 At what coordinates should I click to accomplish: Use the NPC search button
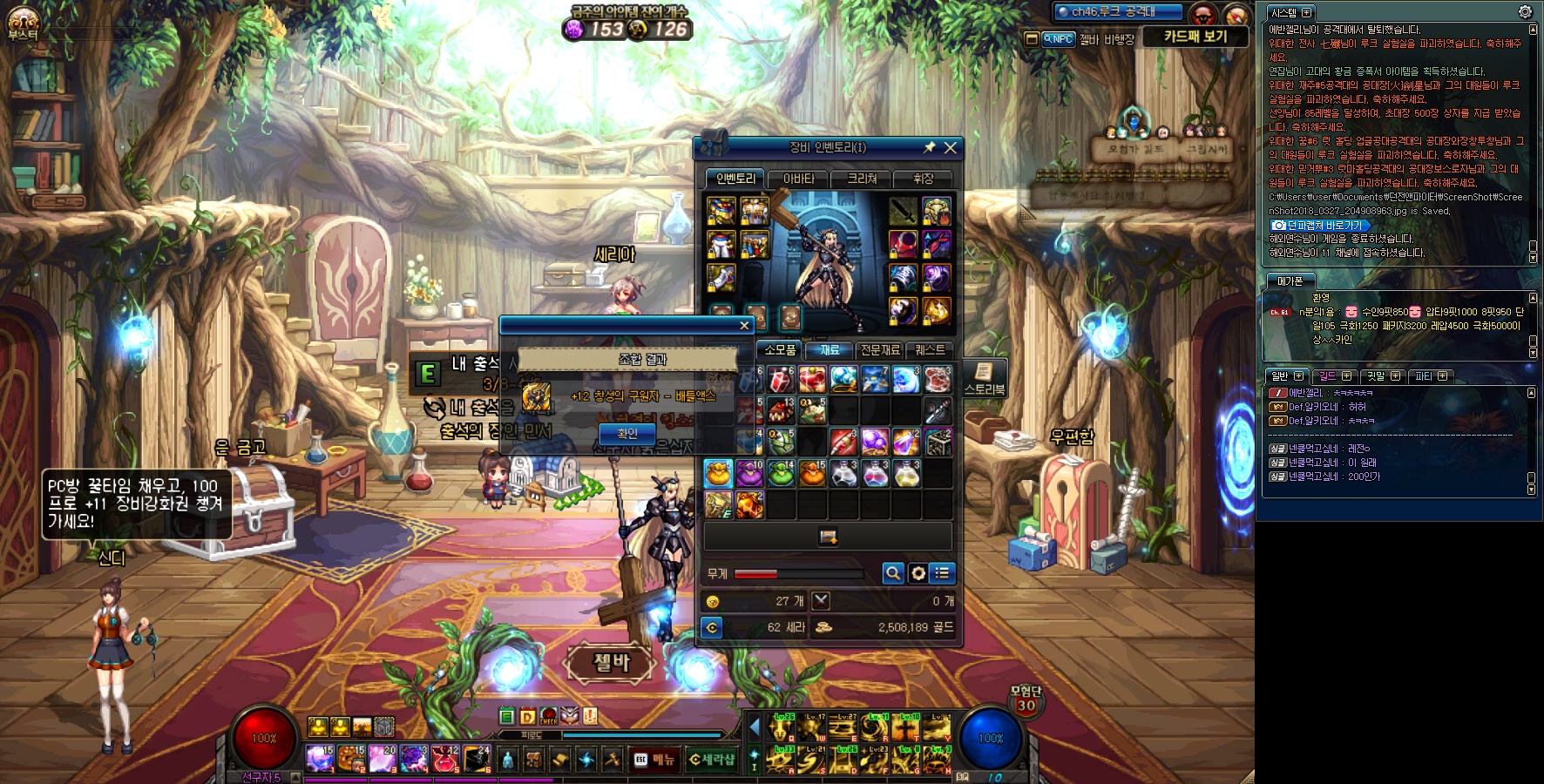tap(1059, 39)
